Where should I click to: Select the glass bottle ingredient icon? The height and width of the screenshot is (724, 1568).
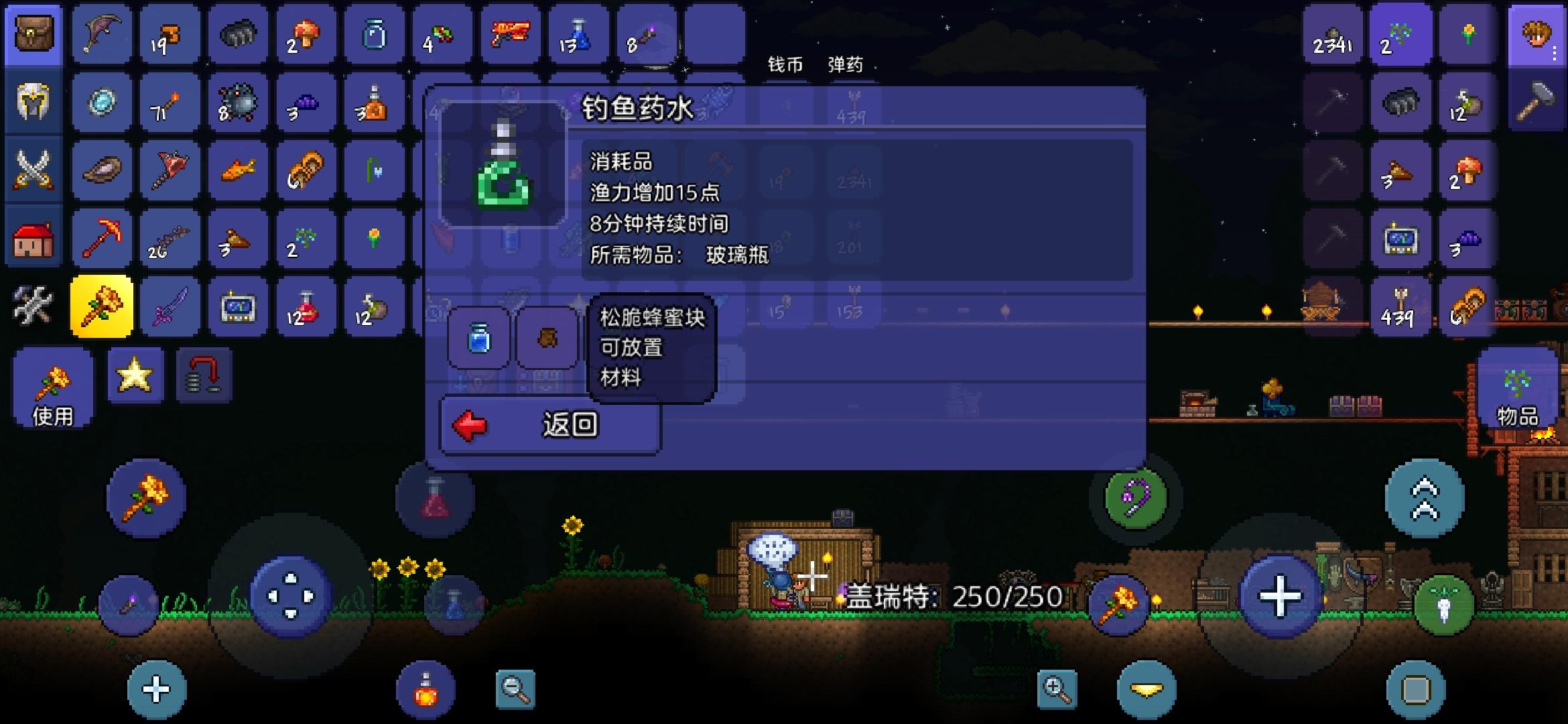tap(478, 339)
